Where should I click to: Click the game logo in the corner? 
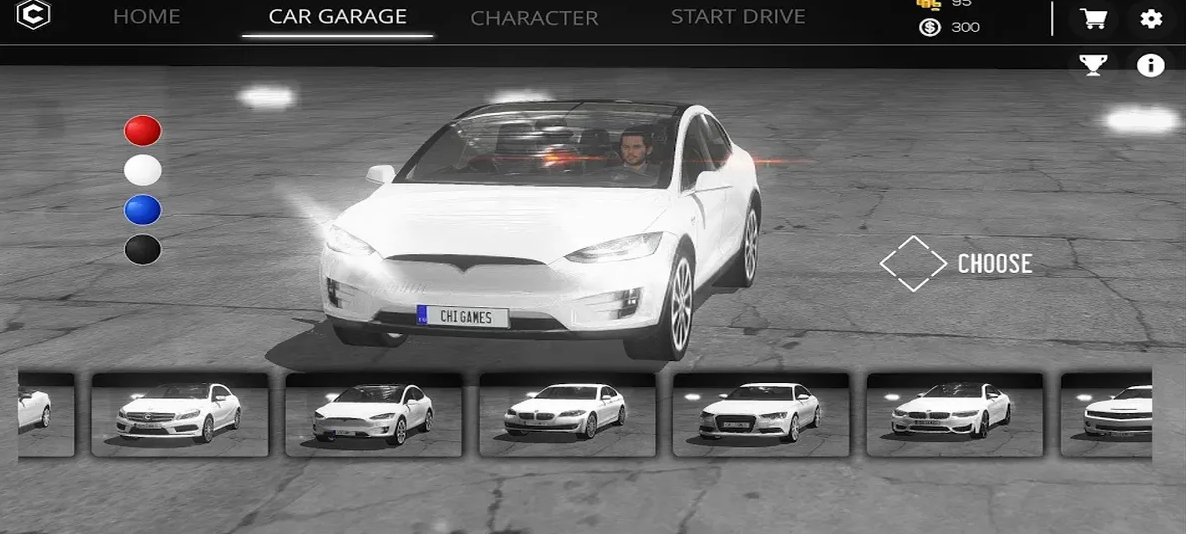pyautogui.click(x=33, y=16)
